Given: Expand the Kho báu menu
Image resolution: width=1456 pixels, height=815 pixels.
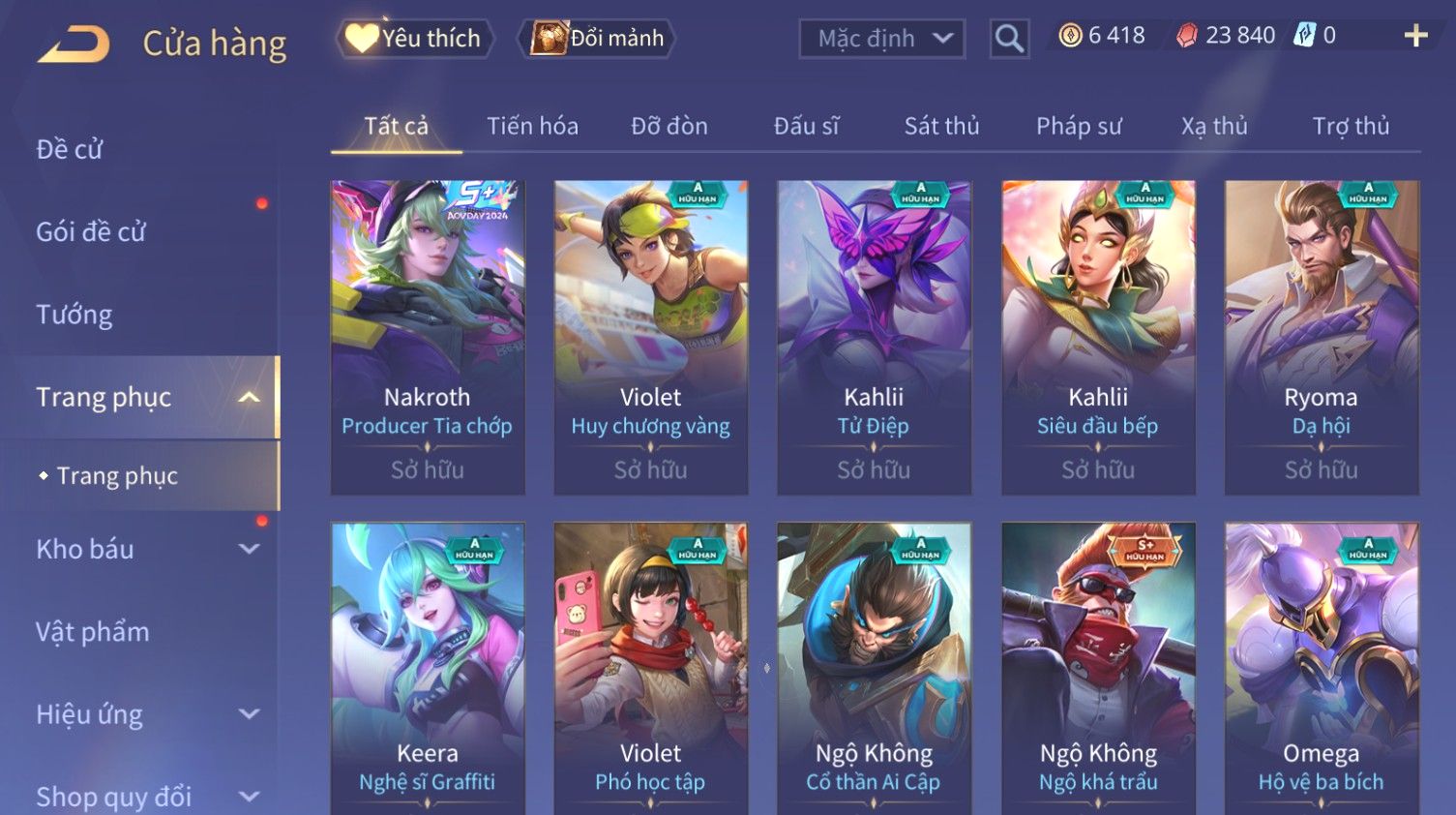Looking at the screenshot, I should tap(145, 549).
